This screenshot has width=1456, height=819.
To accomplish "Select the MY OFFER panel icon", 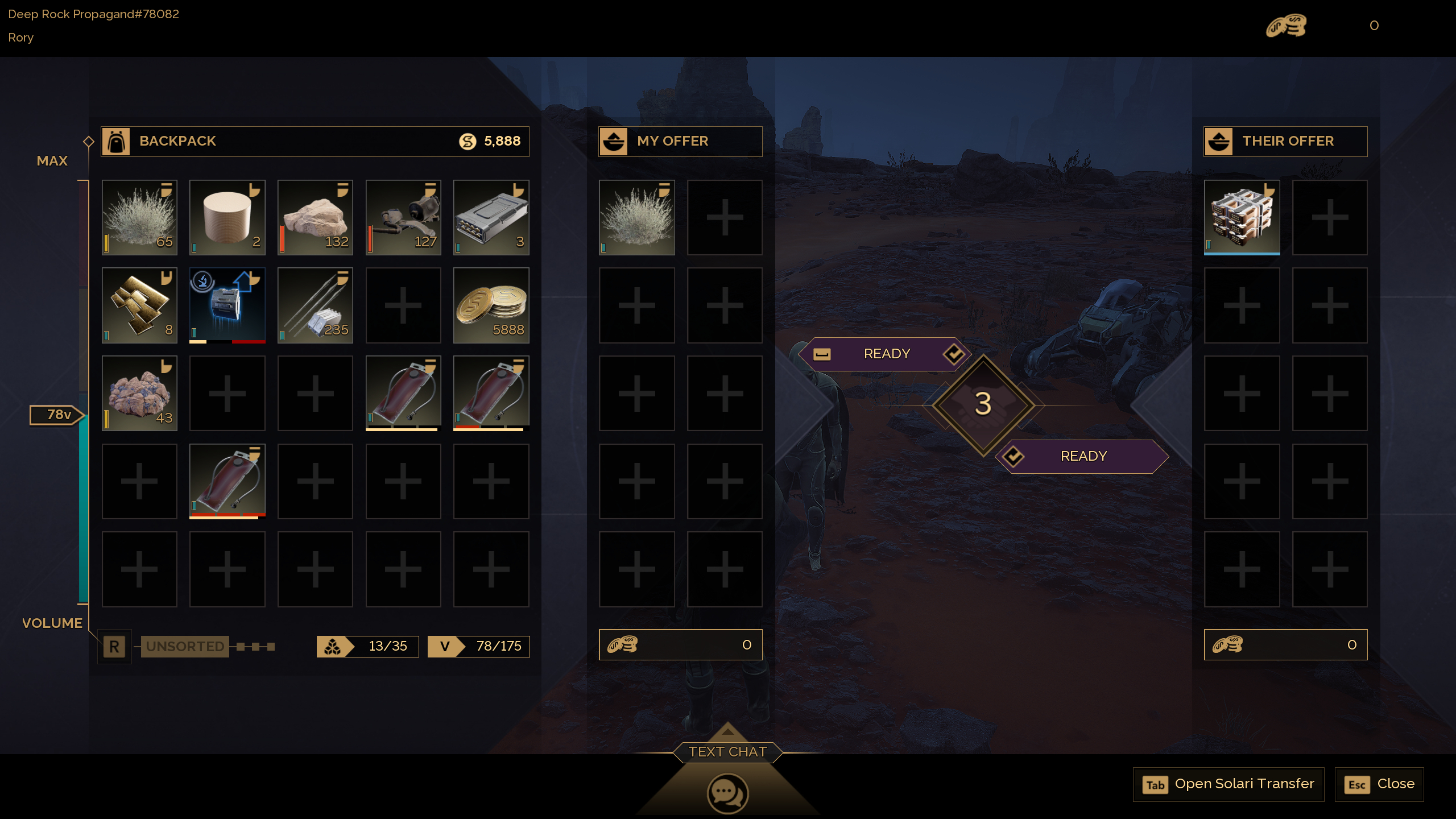I will click(614, 141).
